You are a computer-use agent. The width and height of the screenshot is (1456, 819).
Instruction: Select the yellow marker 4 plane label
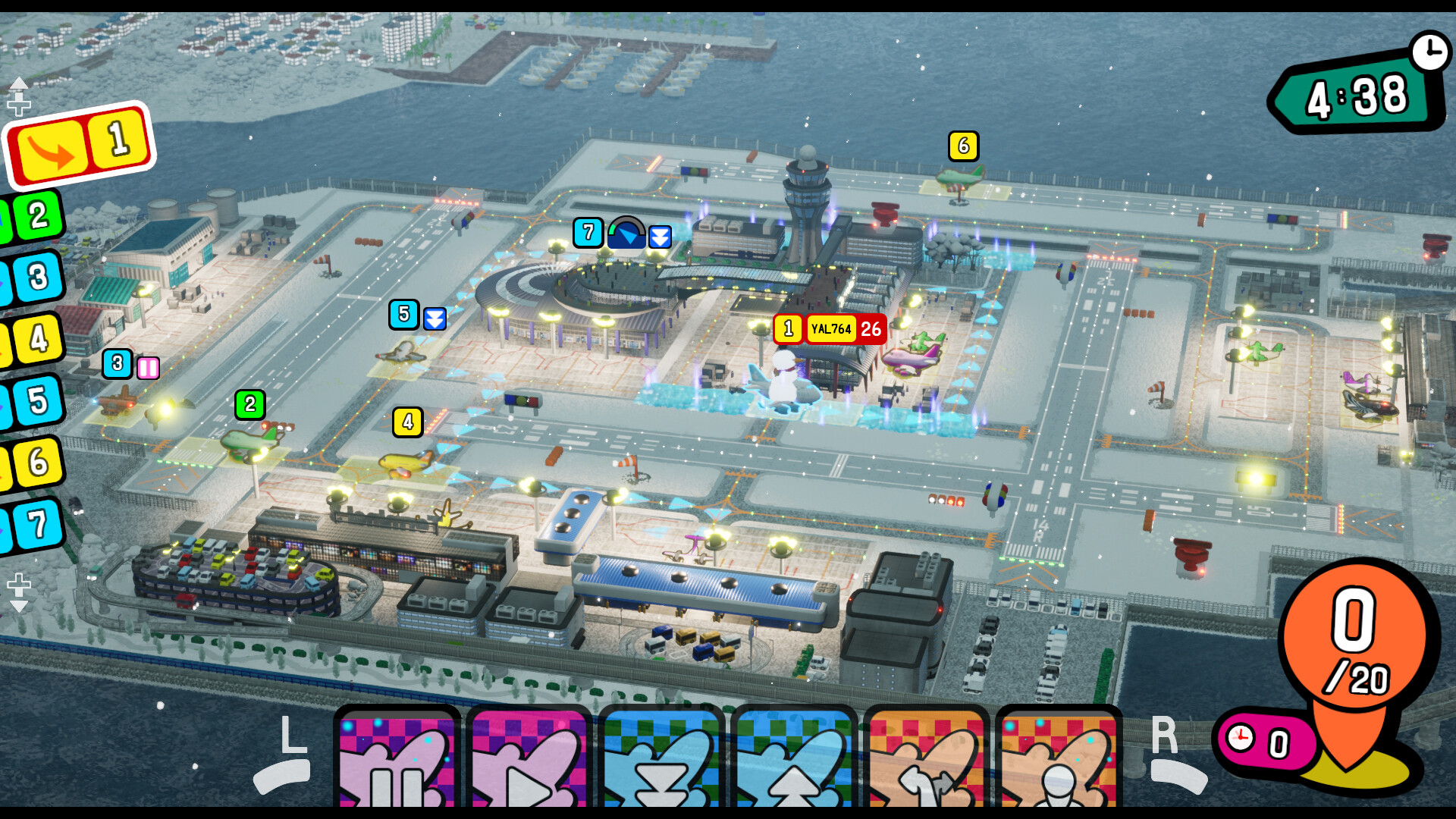click(x=408, y=422)
